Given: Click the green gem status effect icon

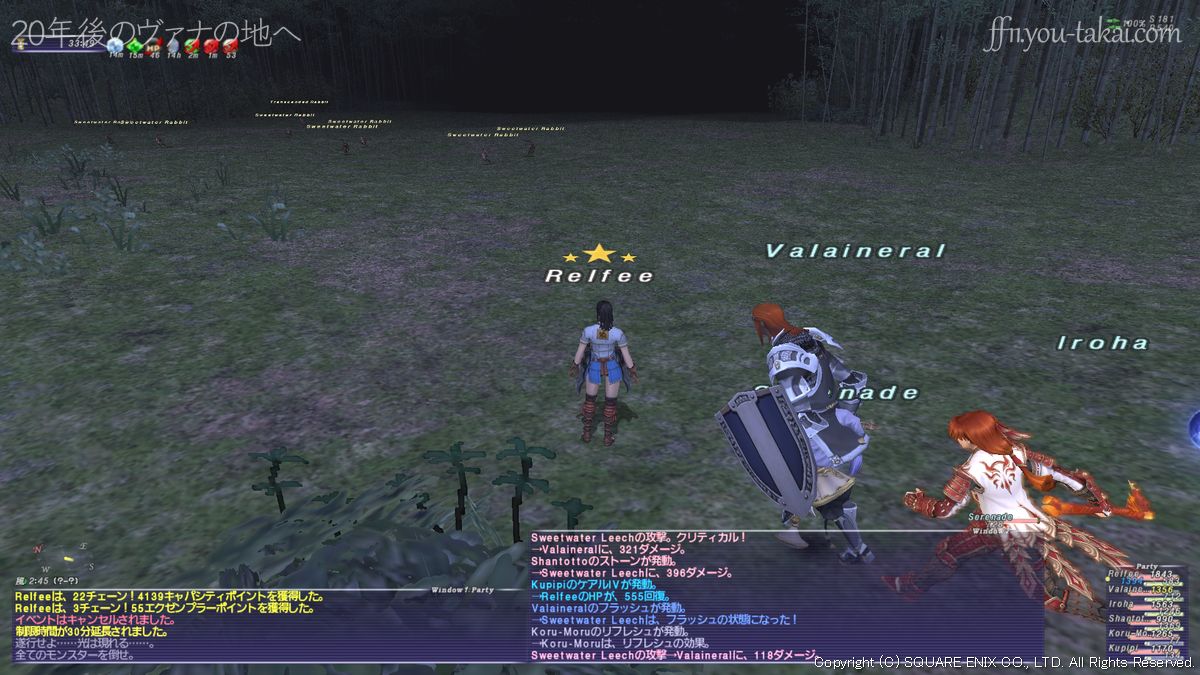Looking at the screenshot, I should tap(134, 46).
